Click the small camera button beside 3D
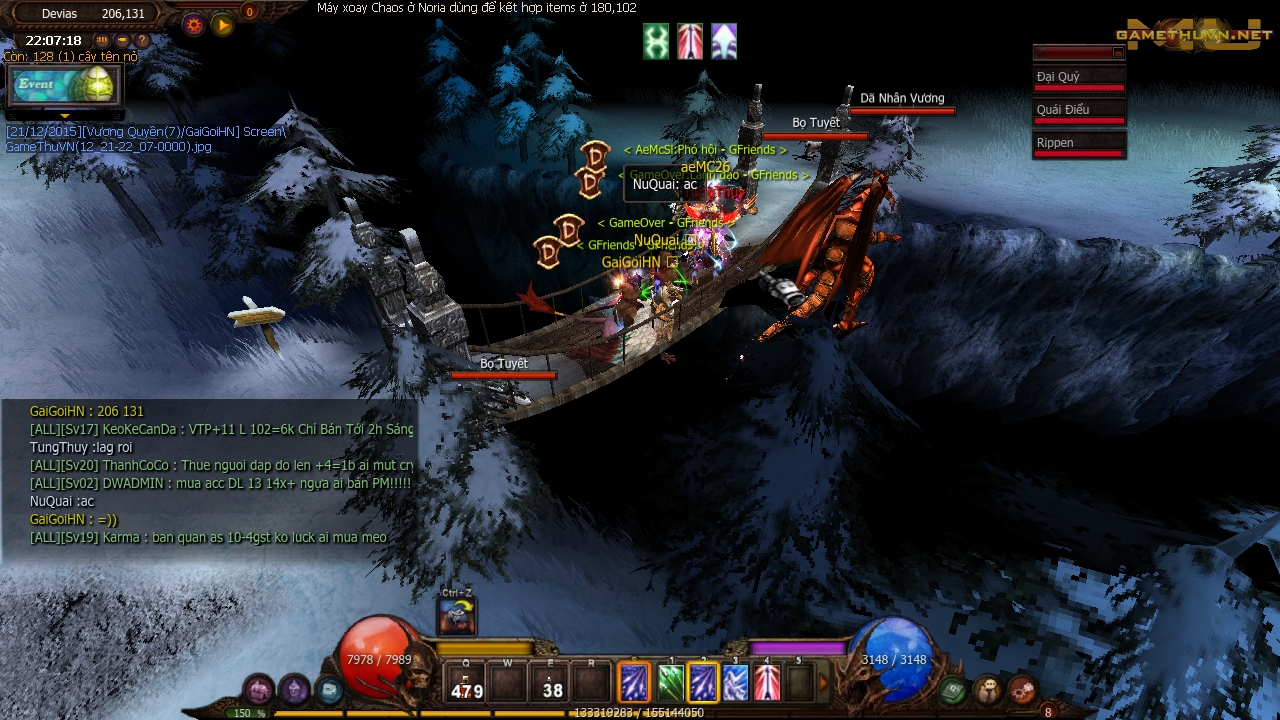This screenshot has width=1280, height=720. [122, 41]
